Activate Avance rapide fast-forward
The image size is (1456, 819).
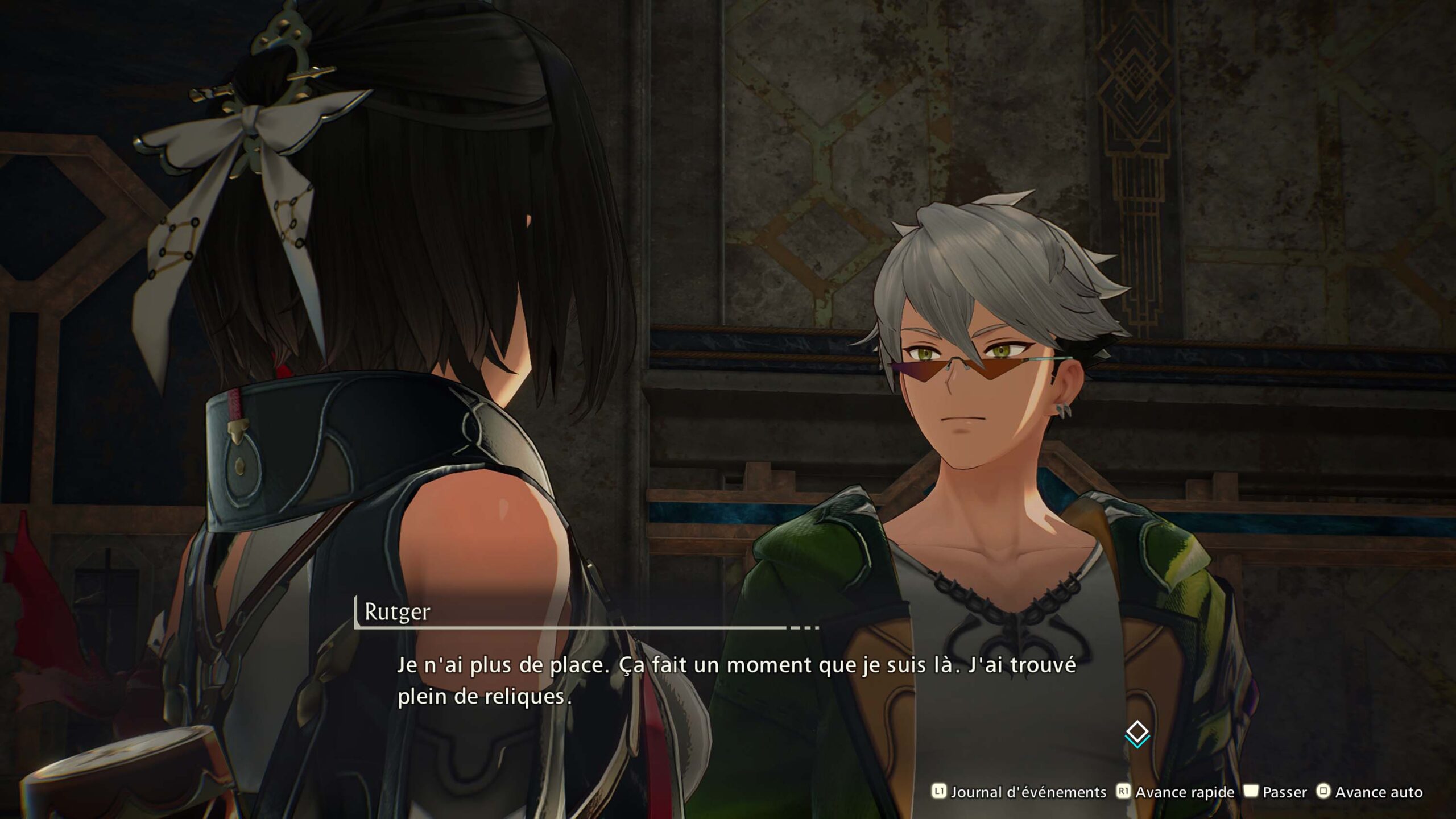pos(1176,792)
